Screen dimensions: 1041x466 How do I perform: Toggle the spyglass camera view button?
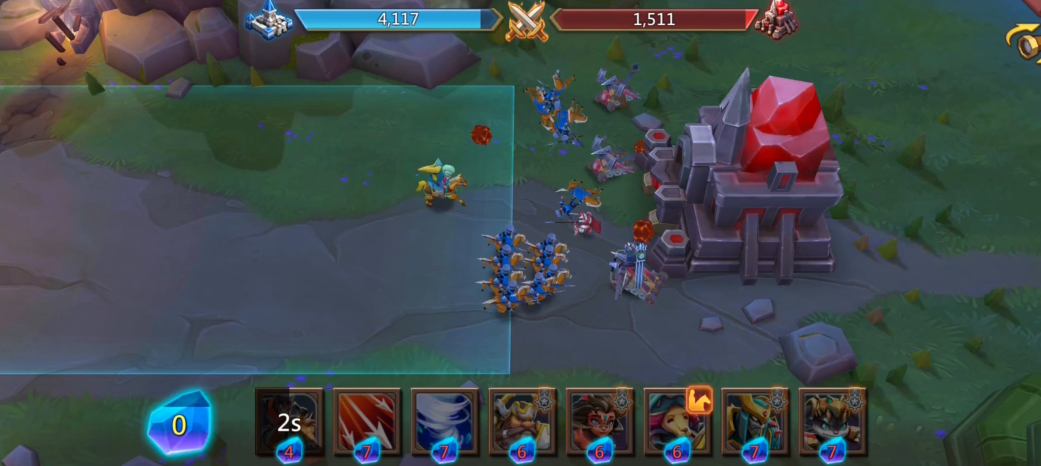1026,42
